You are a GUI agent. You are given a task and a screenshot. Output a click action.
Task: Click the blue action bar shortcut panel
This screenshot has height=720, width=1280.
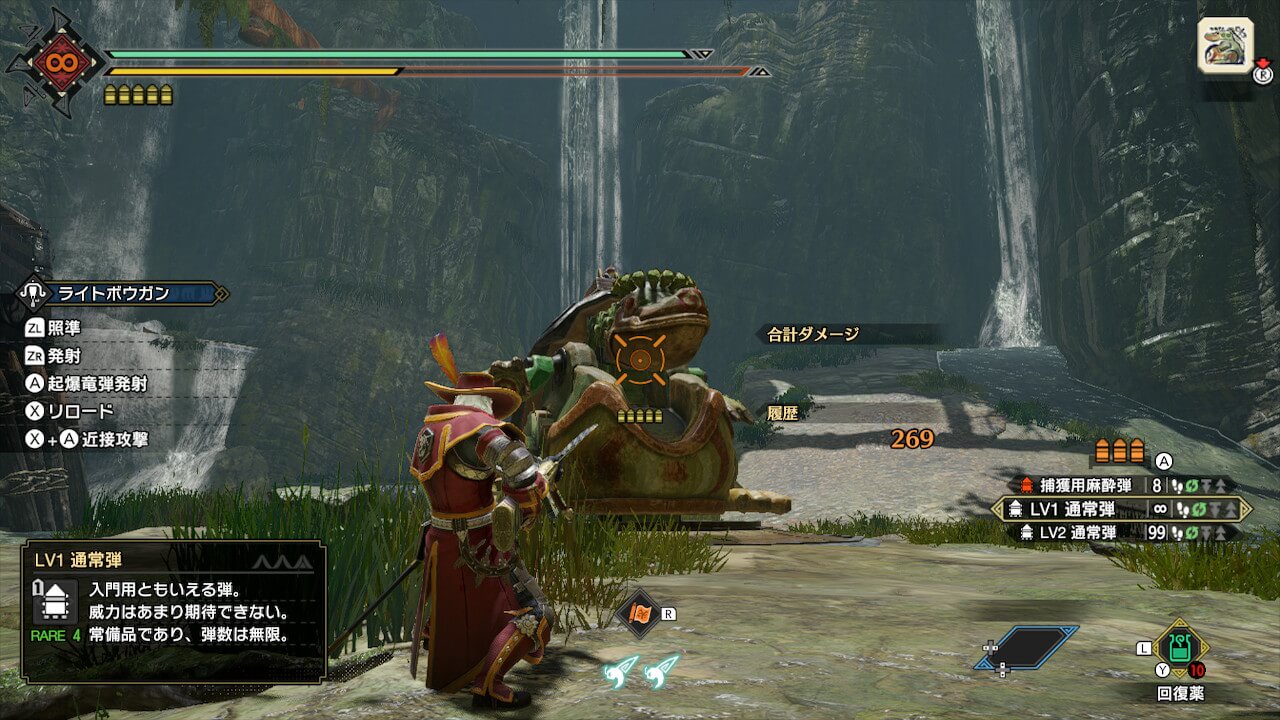coord(1028,647)
